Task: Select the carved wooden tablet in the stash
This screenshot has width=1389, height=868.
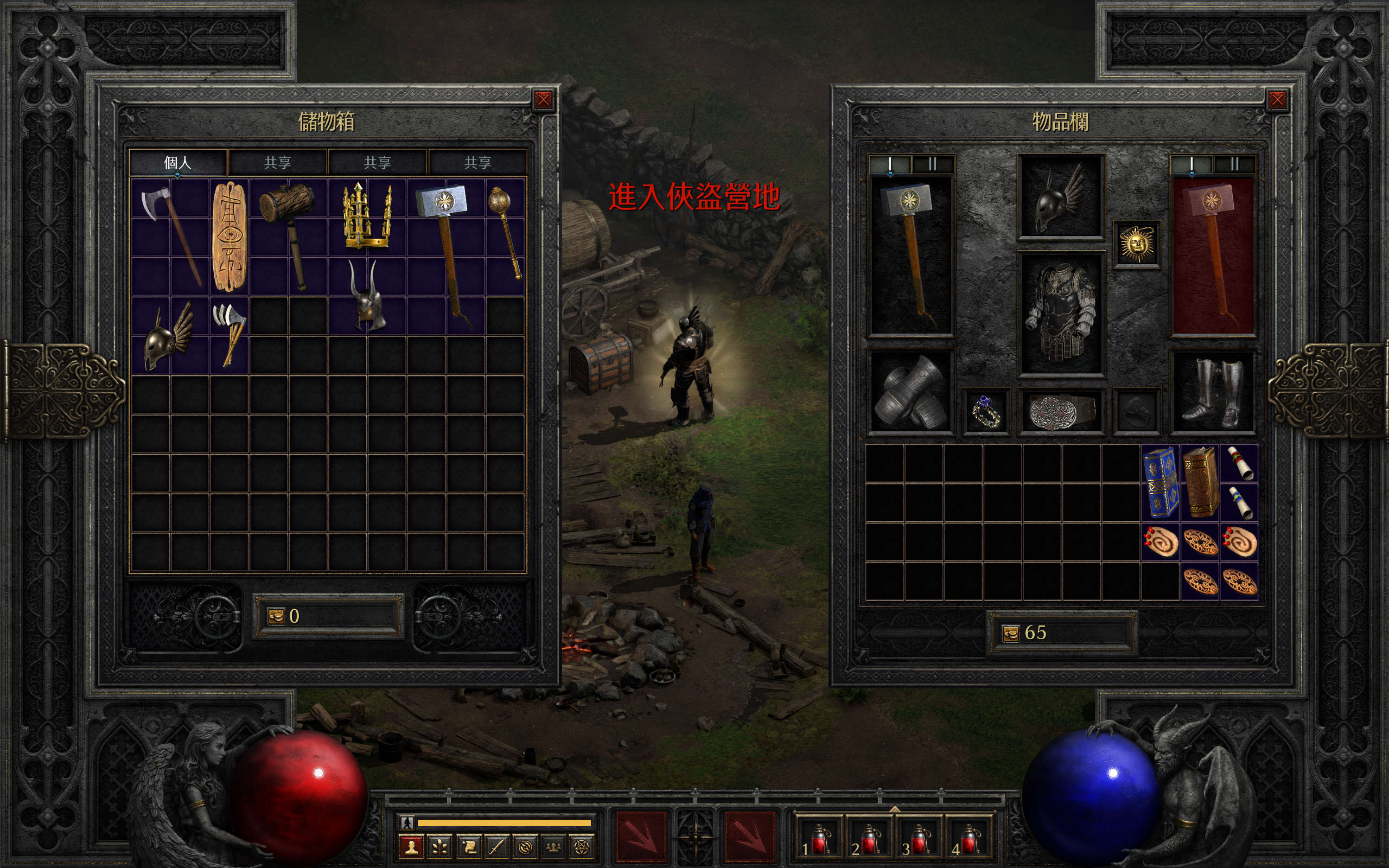Action: (x=229, y=237)
